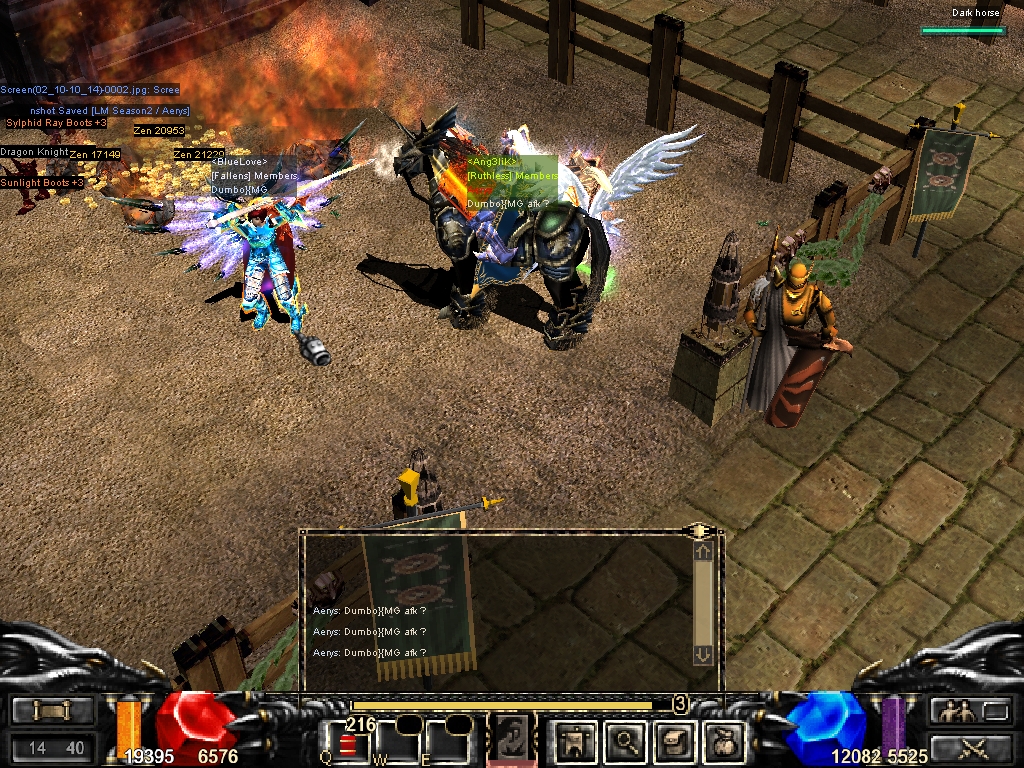The height and width of the screenshot is (768, 1024).
Task: Open the scroll and chest icon window
Action: click(x=674, y=742)
